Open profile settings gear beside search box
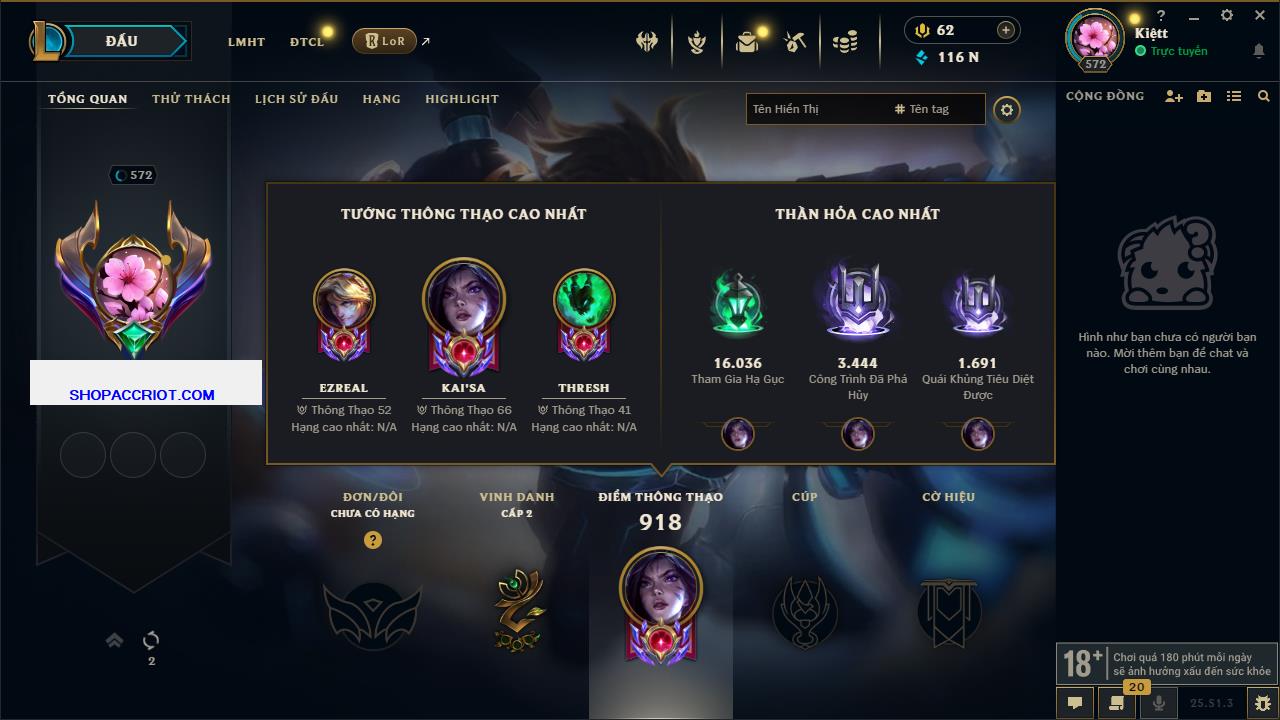Image resolution: width=1280 pixels, height=720 pixels. tap(1007, 110)
